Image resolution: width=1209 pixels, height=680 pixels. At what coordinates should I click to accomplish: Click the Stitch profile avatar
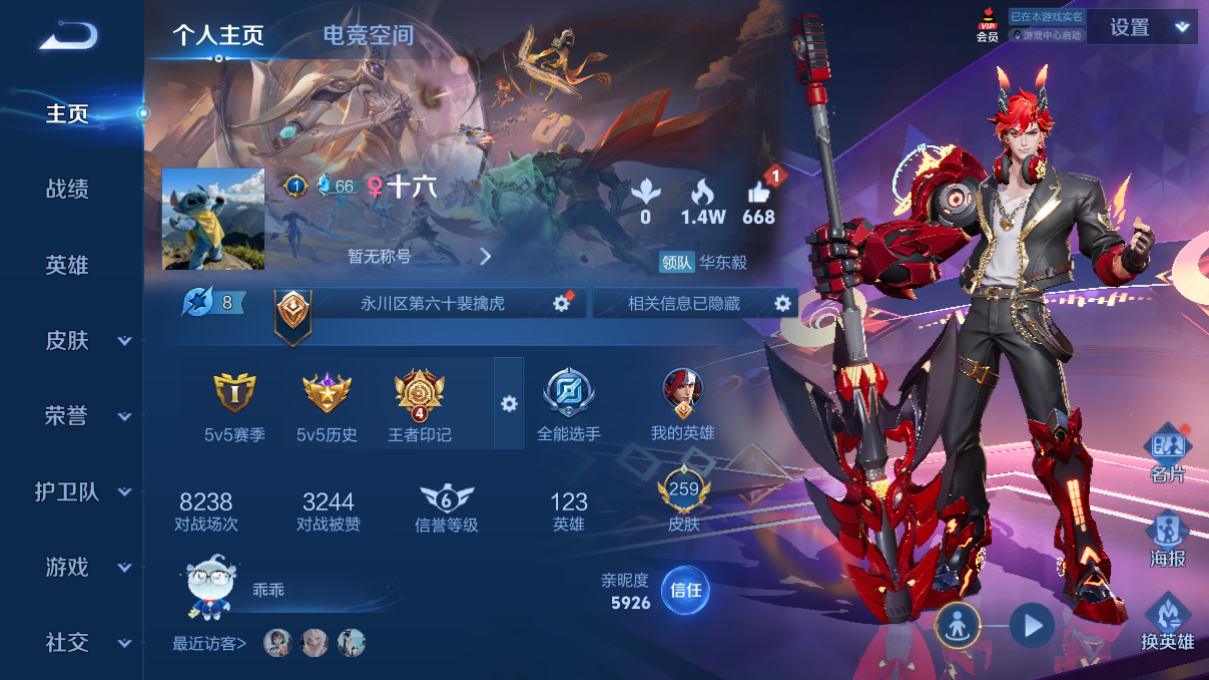213,219
